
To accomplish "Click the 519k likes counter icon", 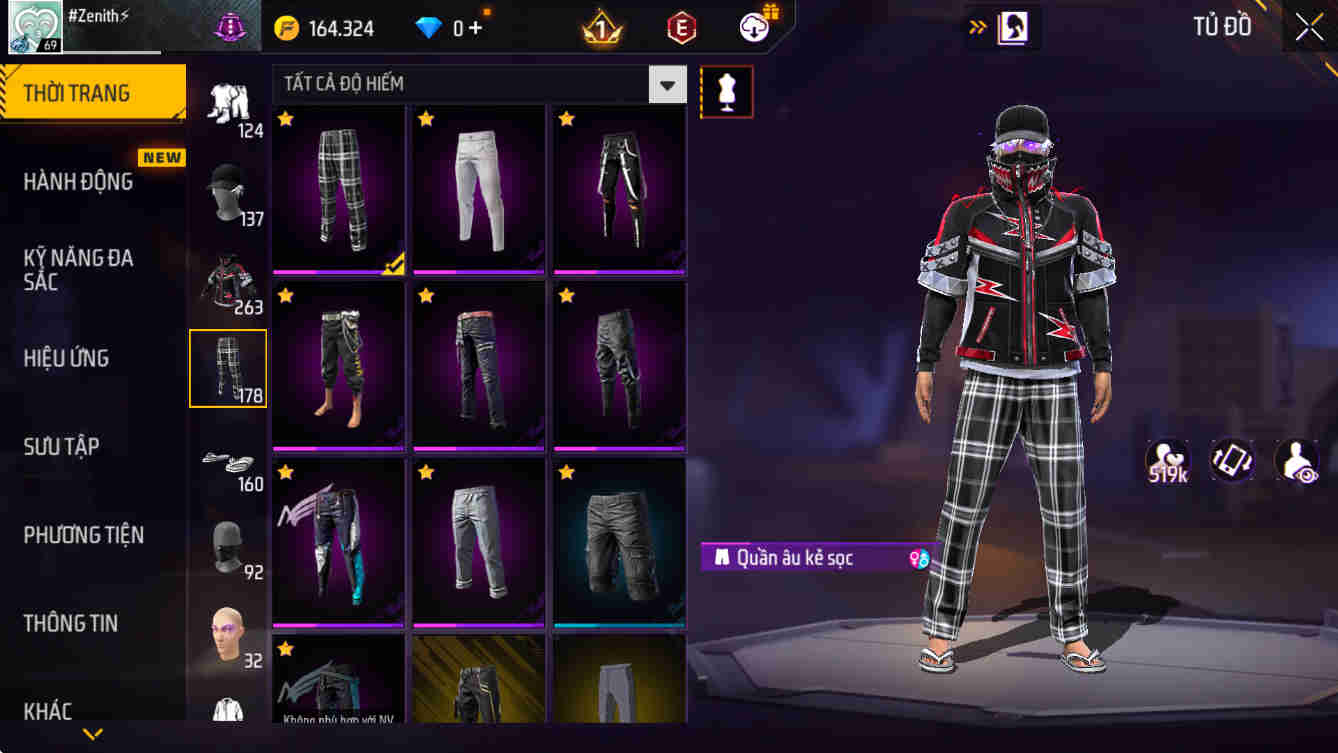I will (x=1169, y=461).
